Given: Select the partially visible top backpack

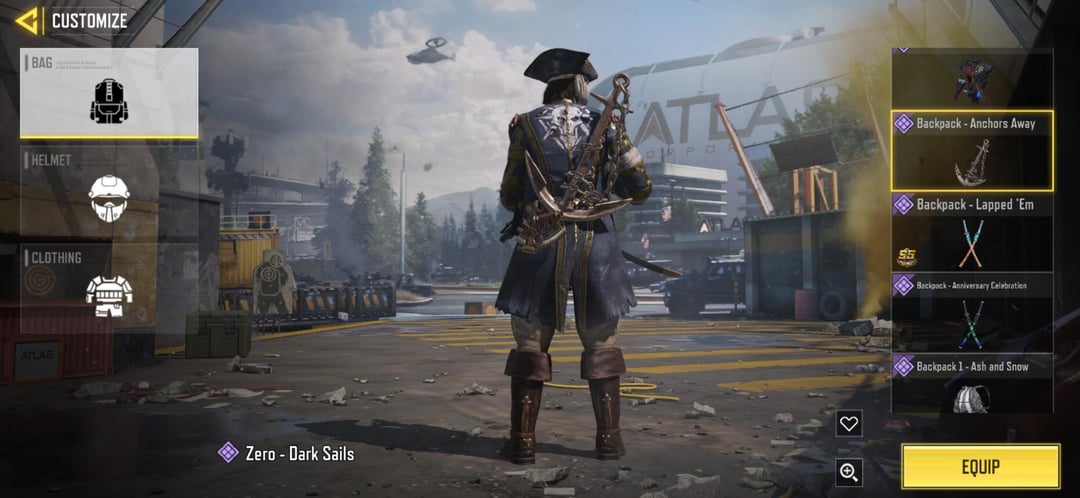Looking at the screenshot, I should 972,78.
